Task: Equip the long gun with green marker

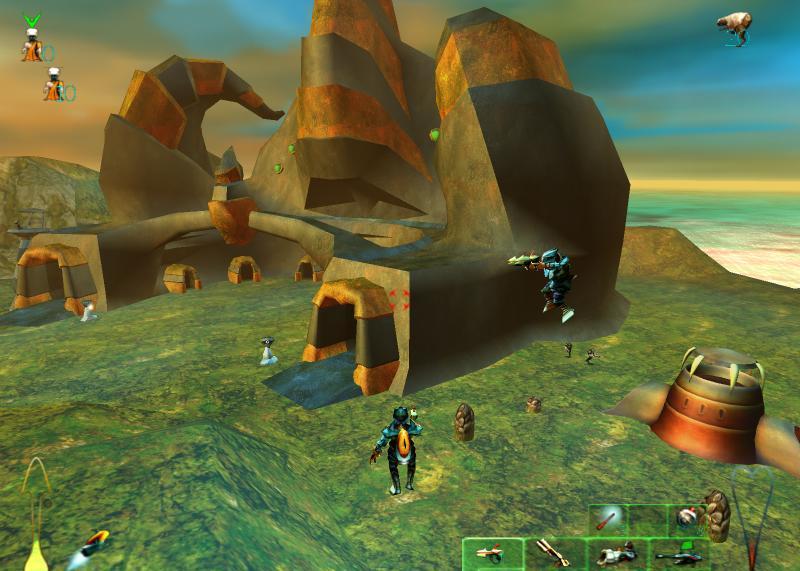Action: [680, 552]
